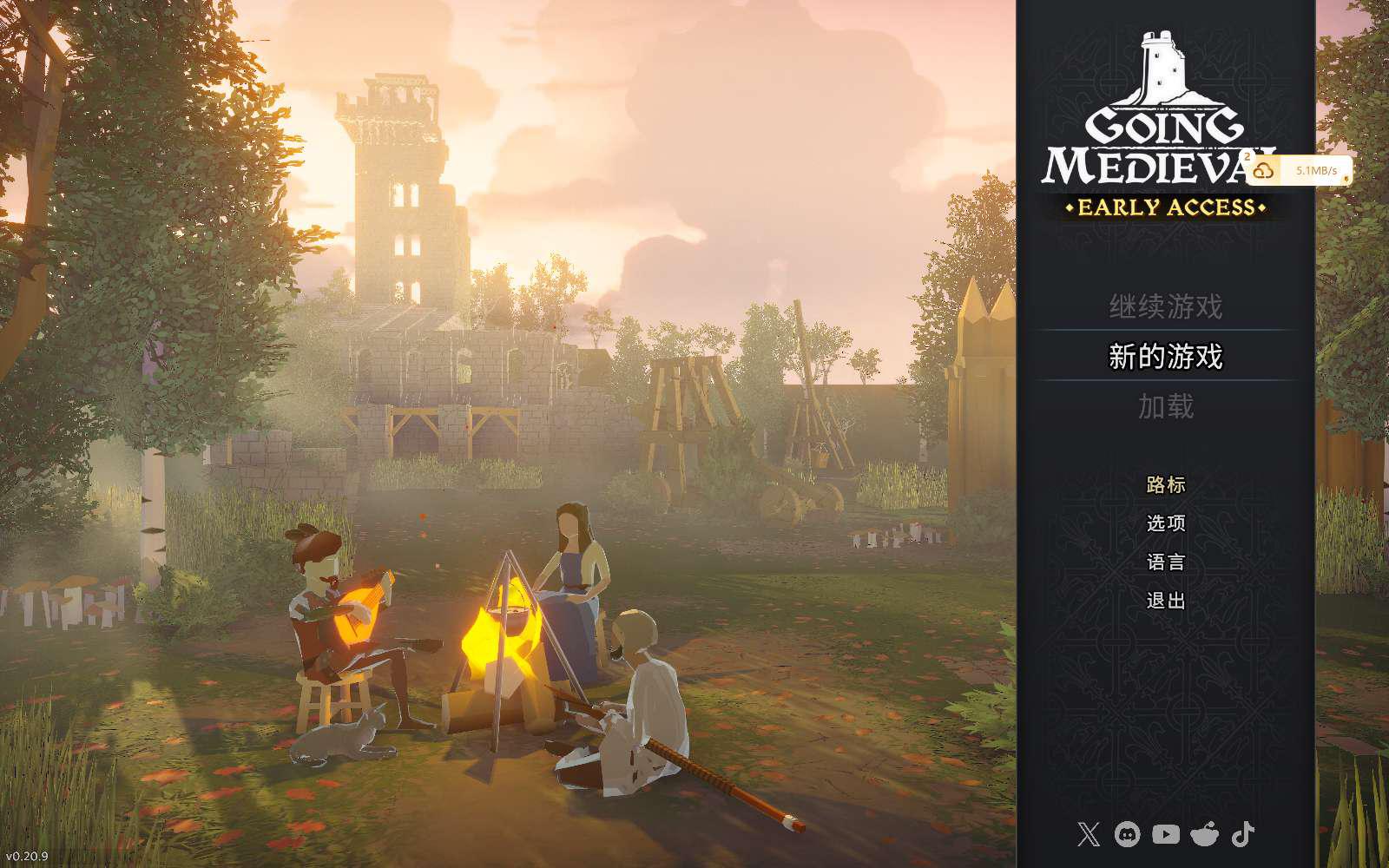Choose the 语言 language menu
This screenshot has width=1389, height=868.
click(1165, 562)
